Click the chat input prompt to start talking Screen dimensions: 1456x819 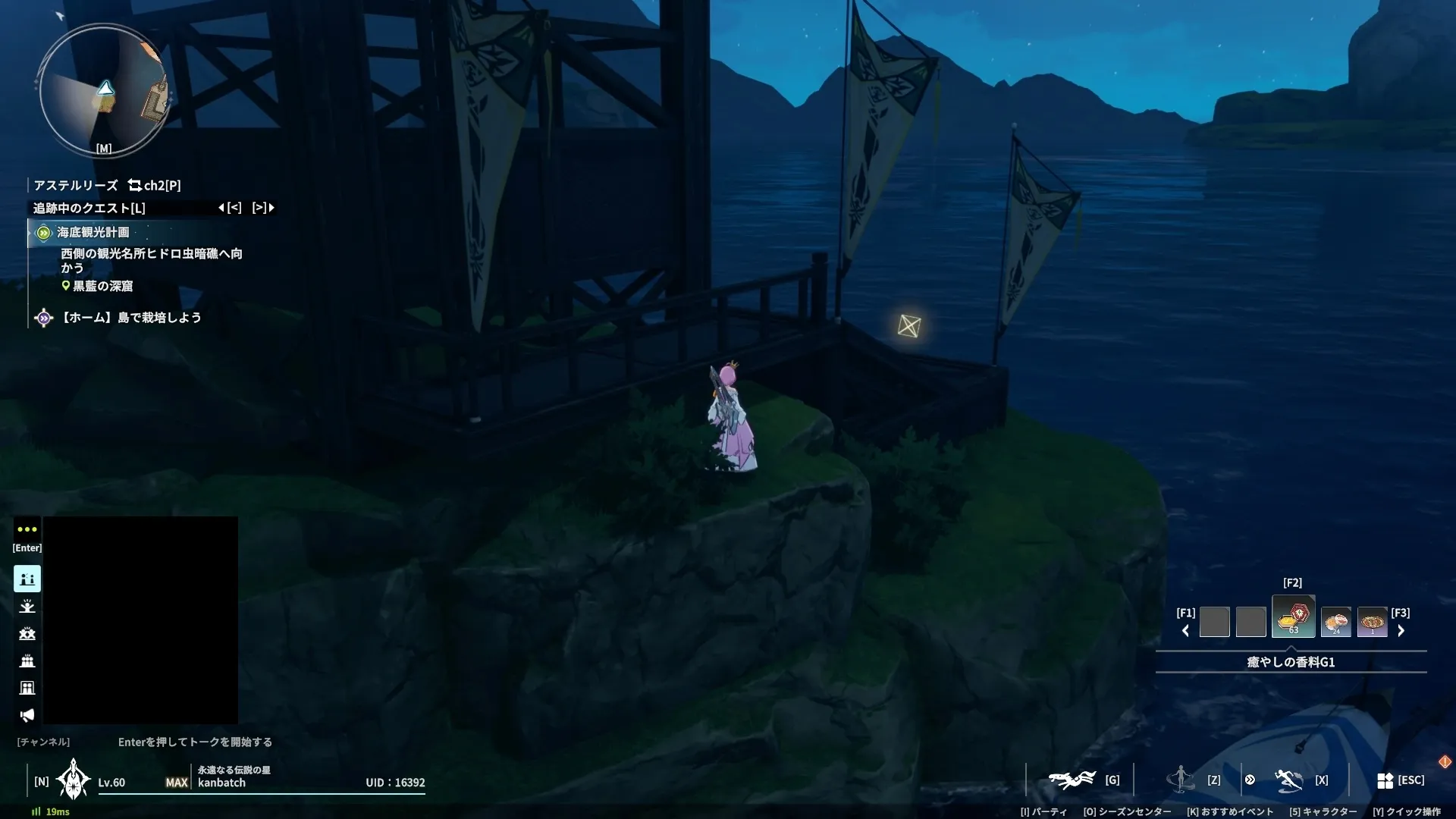point(195,742)
